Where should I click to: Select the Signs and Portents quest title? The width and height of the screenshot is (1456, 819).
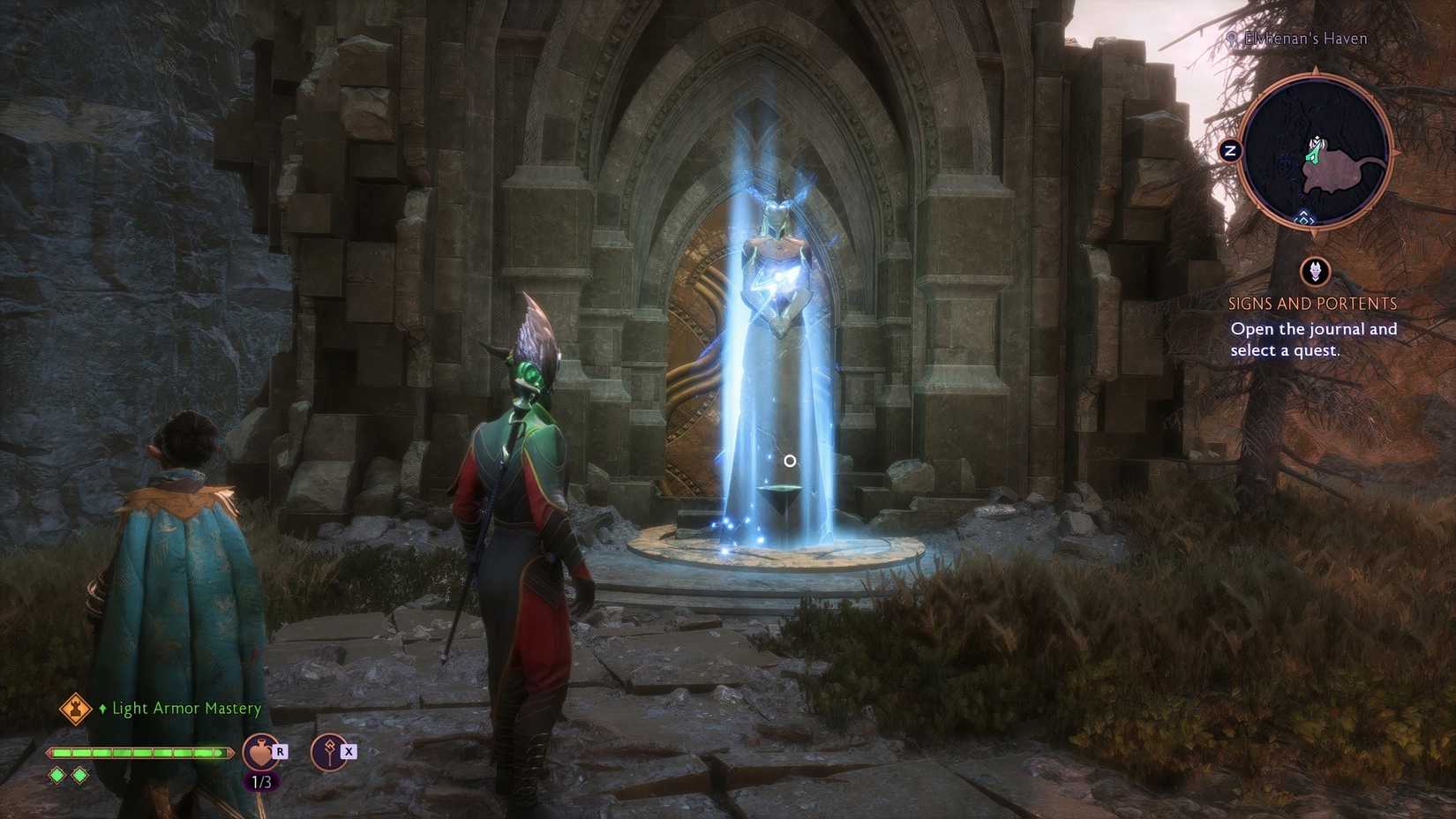[1312, 303]
